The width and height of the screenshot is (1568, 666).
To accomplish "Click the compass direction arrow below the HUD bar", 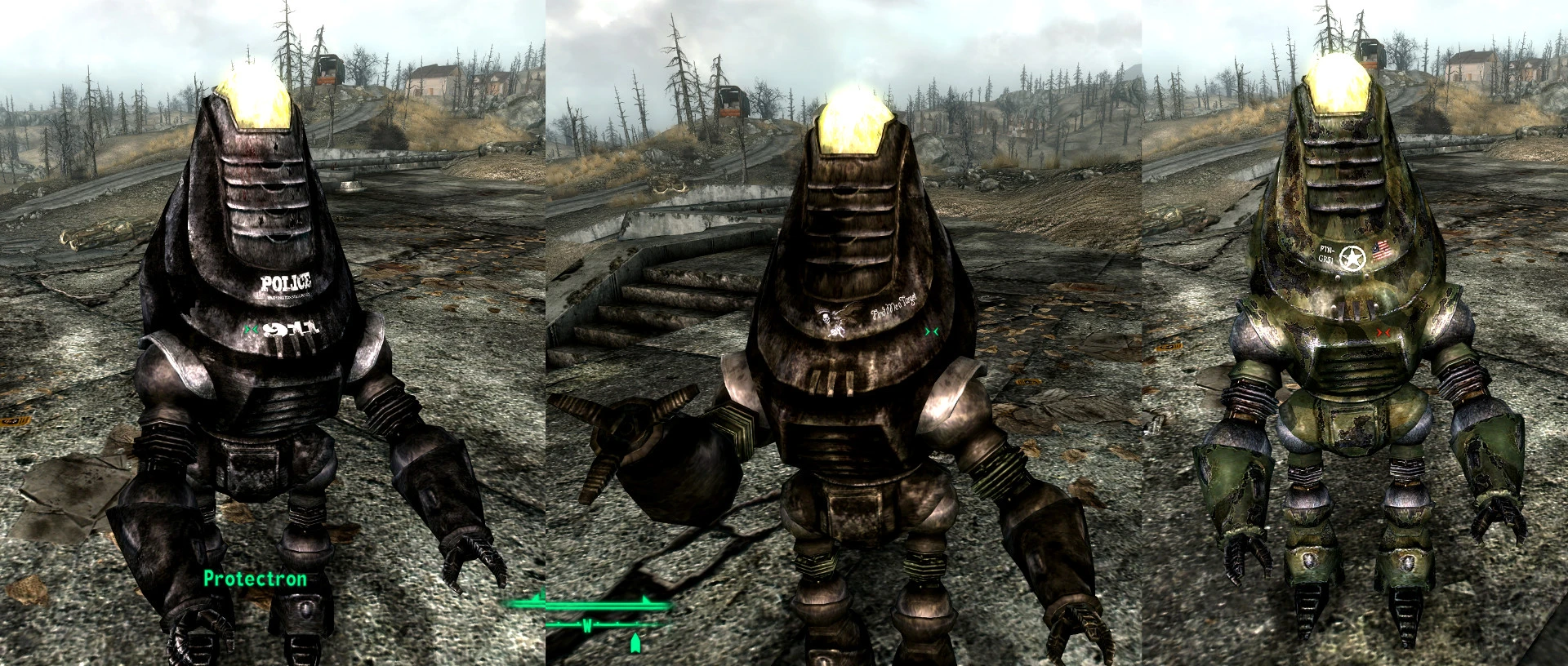I will tap(635, 644).
